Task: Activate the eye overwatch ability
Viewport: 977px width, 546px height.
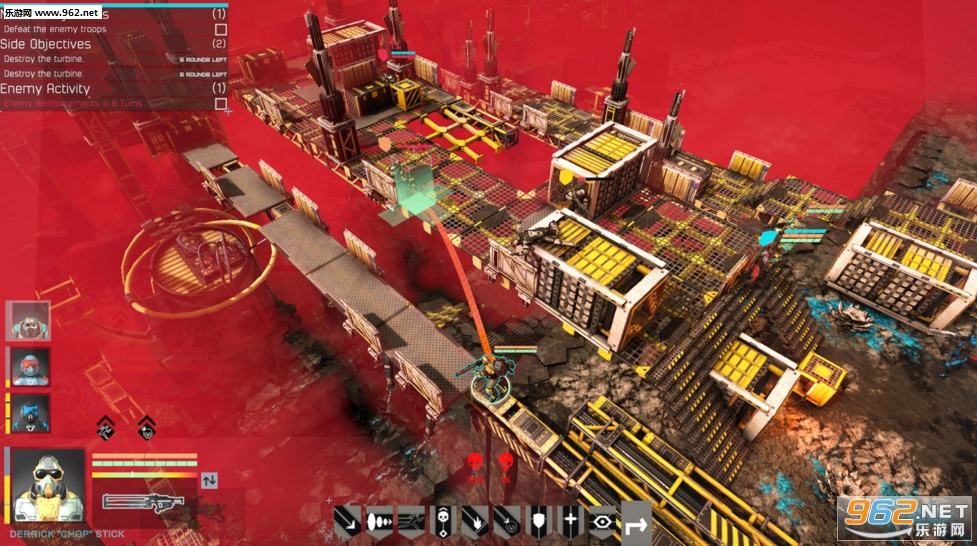Action: pos(602,521)
